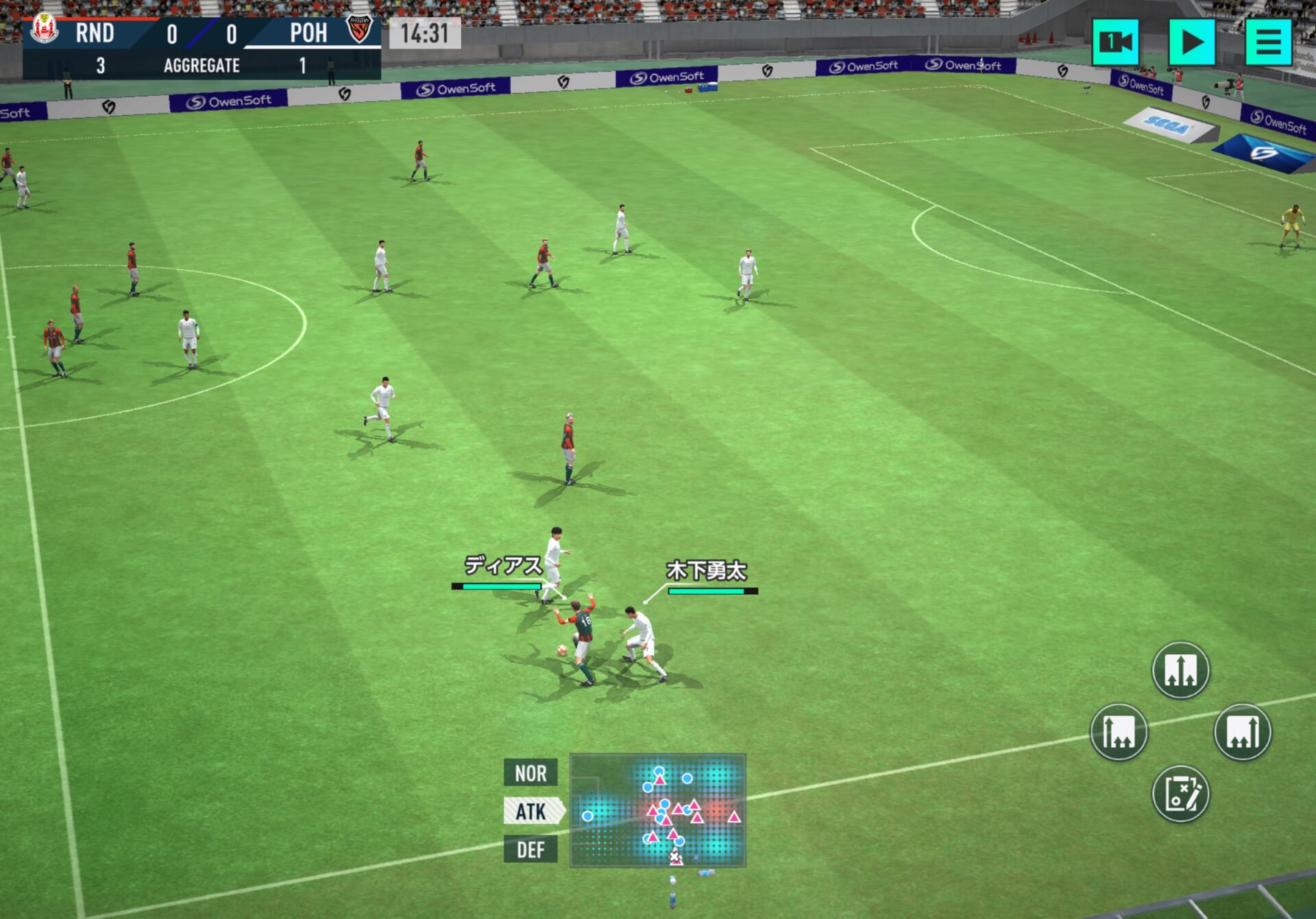Activate the left-side attack tactic icon
The height and width of the screenshot is (919, 1316).
point(1119,733)
